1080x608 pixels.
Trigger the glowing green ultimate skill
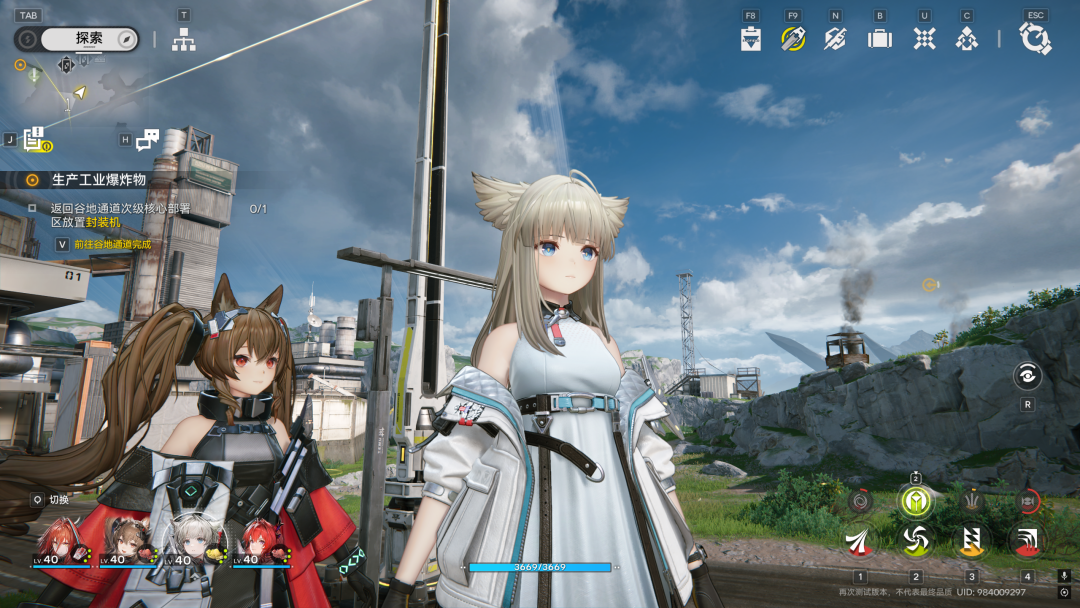tap(915, 500)
